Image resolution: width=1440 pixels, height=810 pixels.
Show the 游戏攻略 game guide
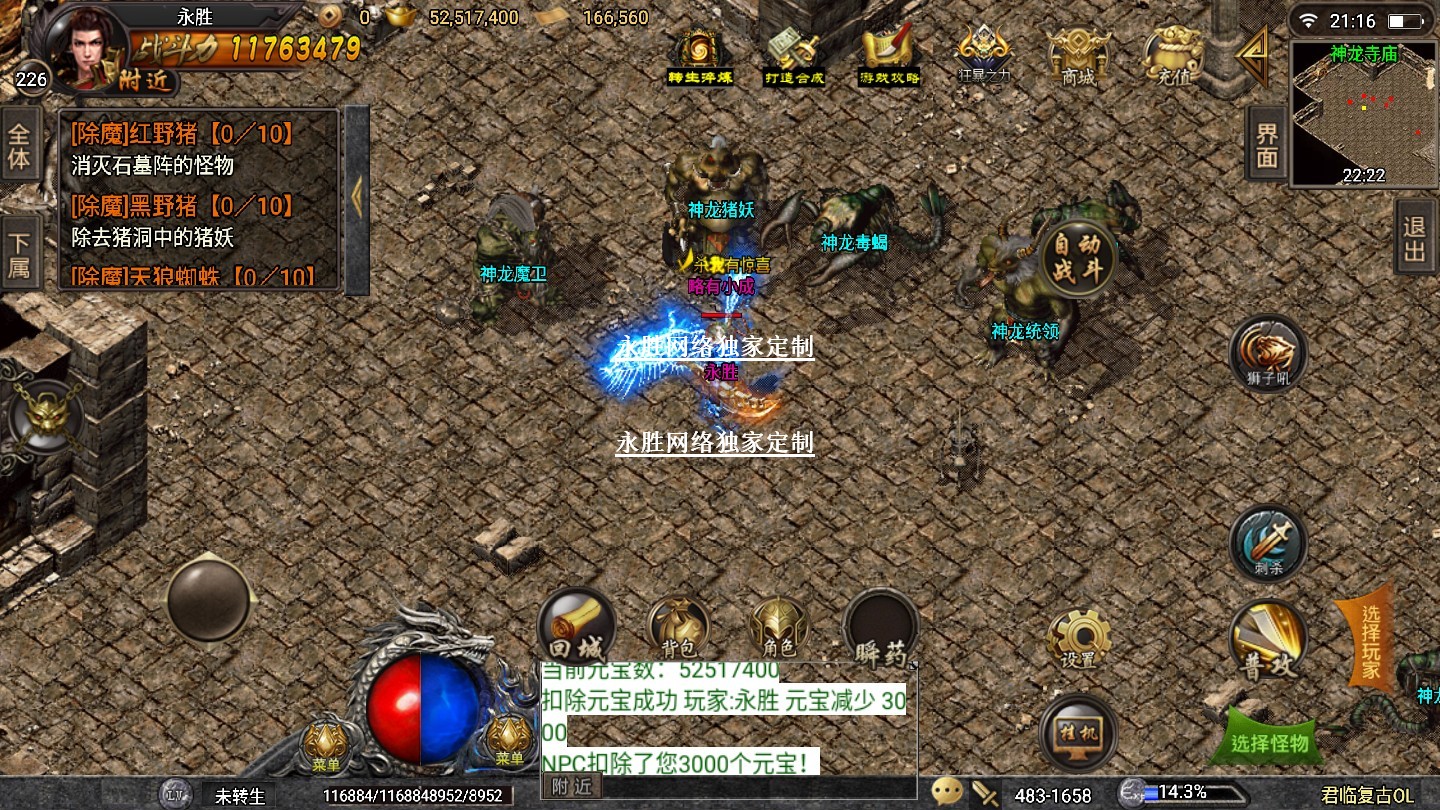pyautogui.click(x=889, y=55)
